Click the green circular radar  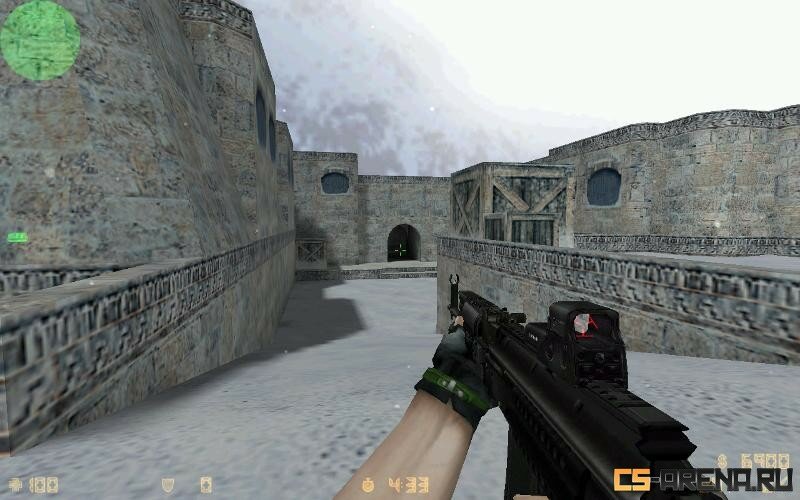coord(39,40)
